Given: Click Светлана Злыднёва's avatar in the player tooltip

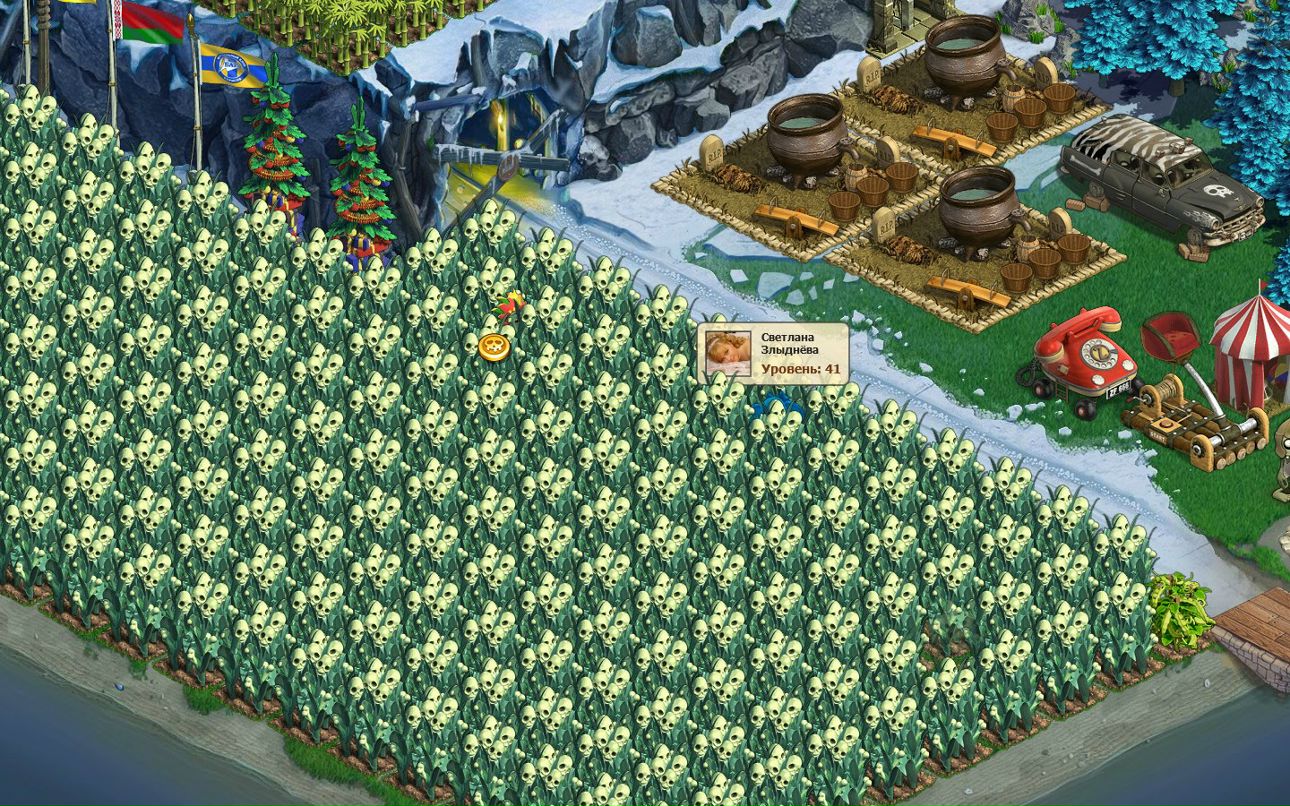Looking at the screenshot, I should point(727,353).
